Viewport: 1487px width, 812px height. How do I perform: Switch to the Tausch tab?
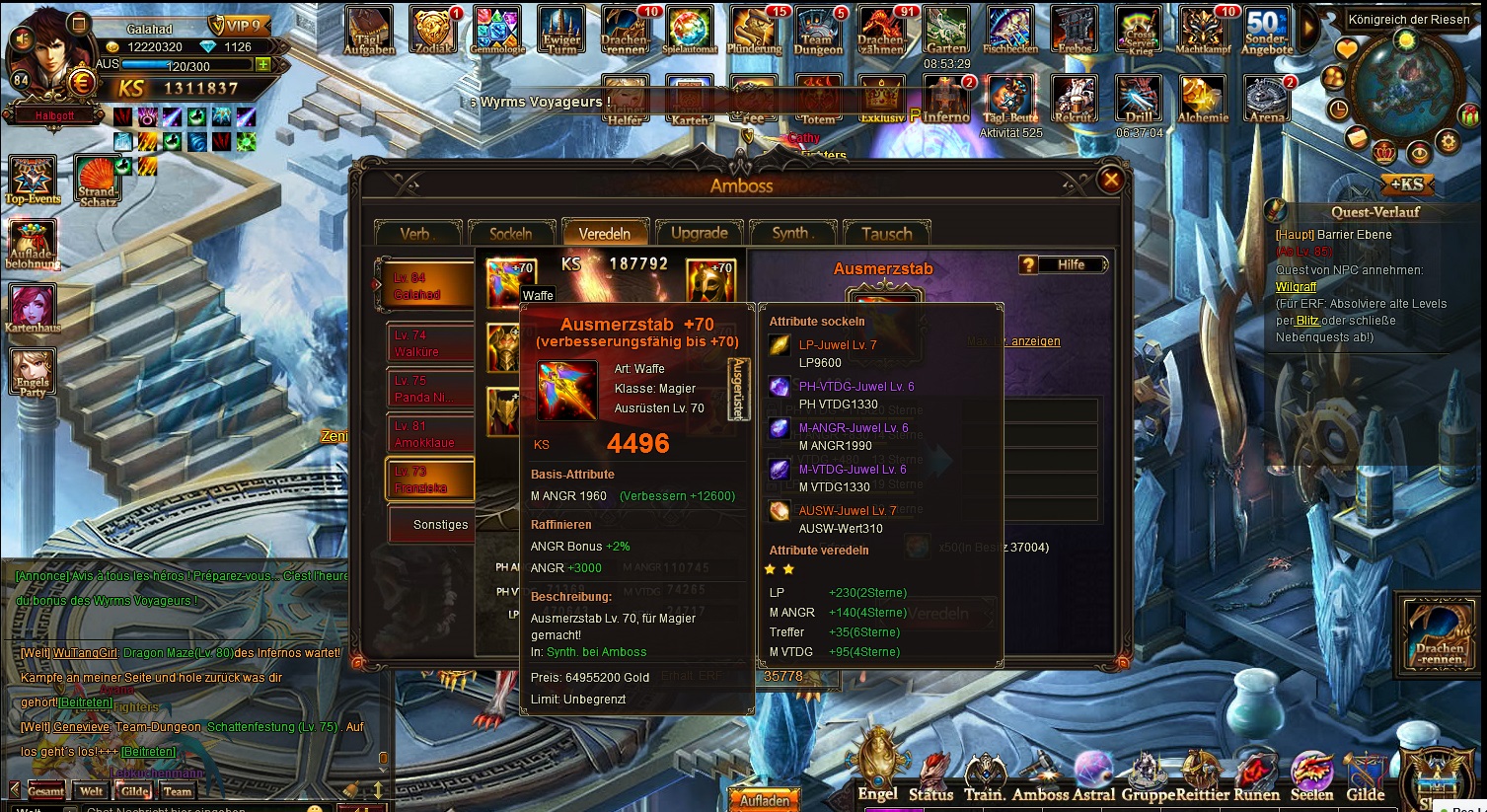pos(886,234)
